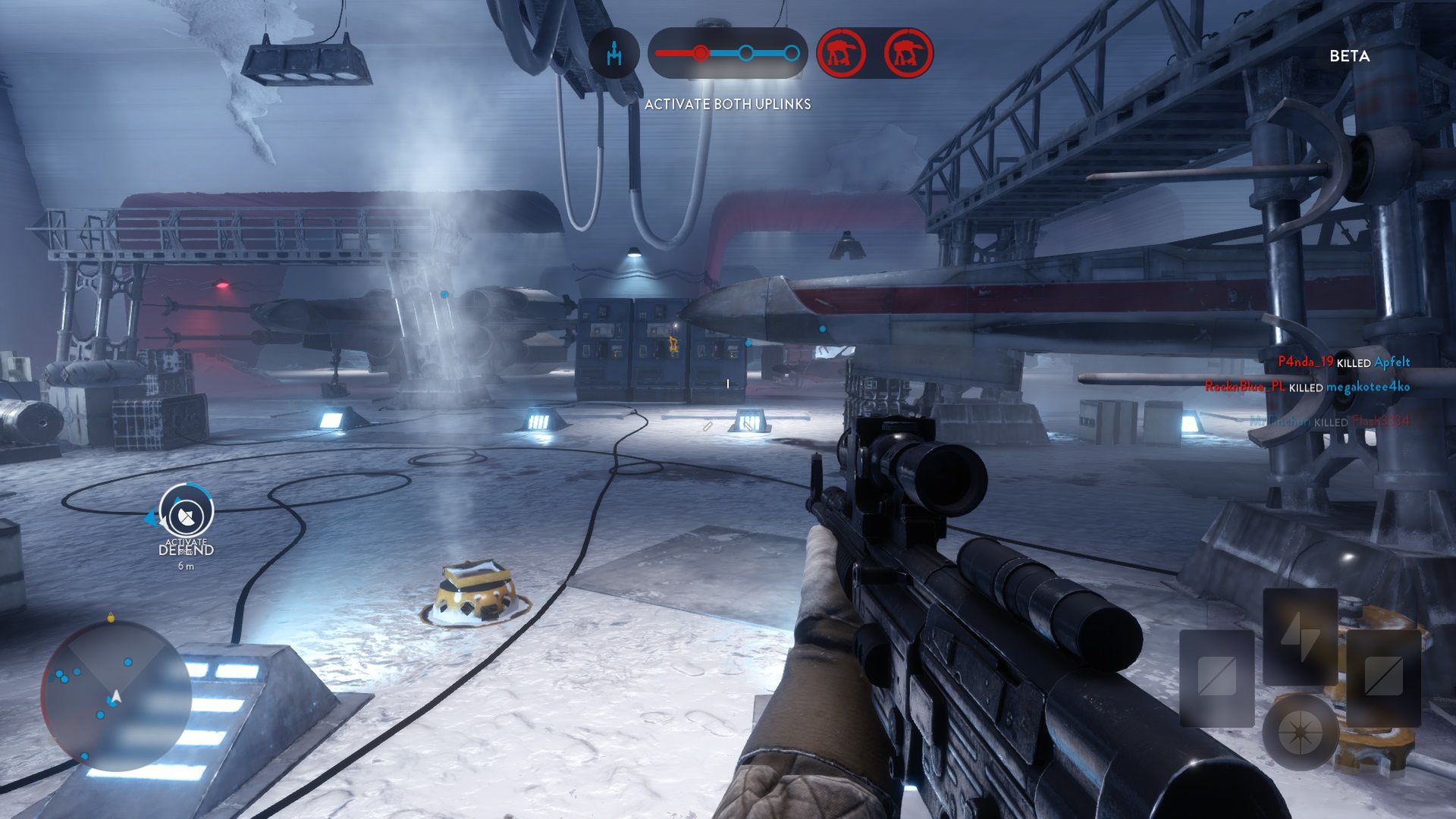Activate the lightning bolt star card
Viewport: 1456px width, 819px height.
click(1300, 635)
